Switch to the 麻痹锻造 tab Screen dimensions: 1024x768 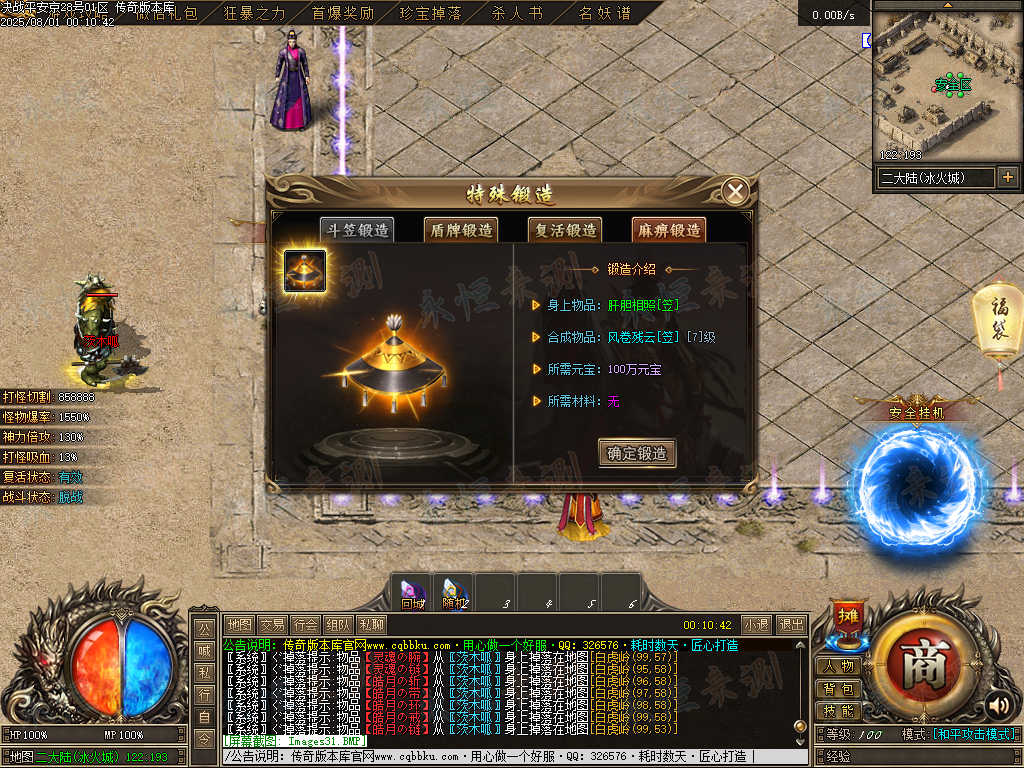pyautogui.click(x=668, y=230)
